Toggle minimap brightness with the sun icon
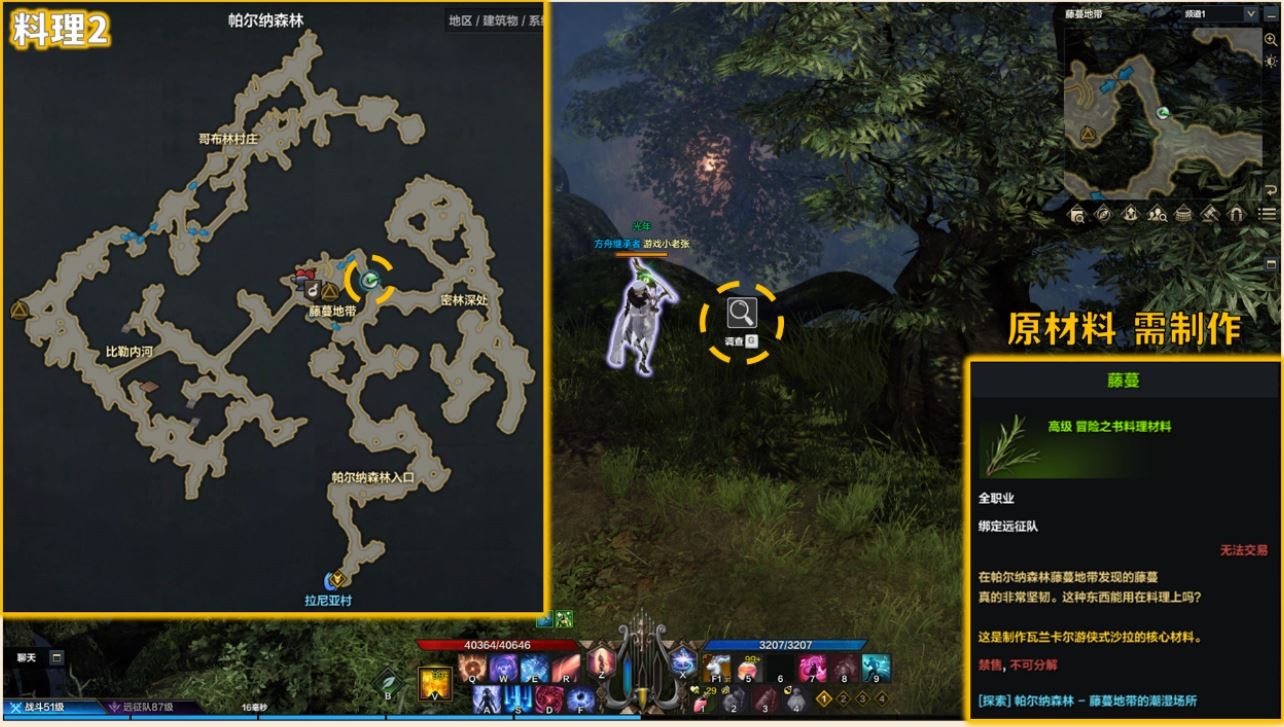1284x727 pixels. (1271, 61)
